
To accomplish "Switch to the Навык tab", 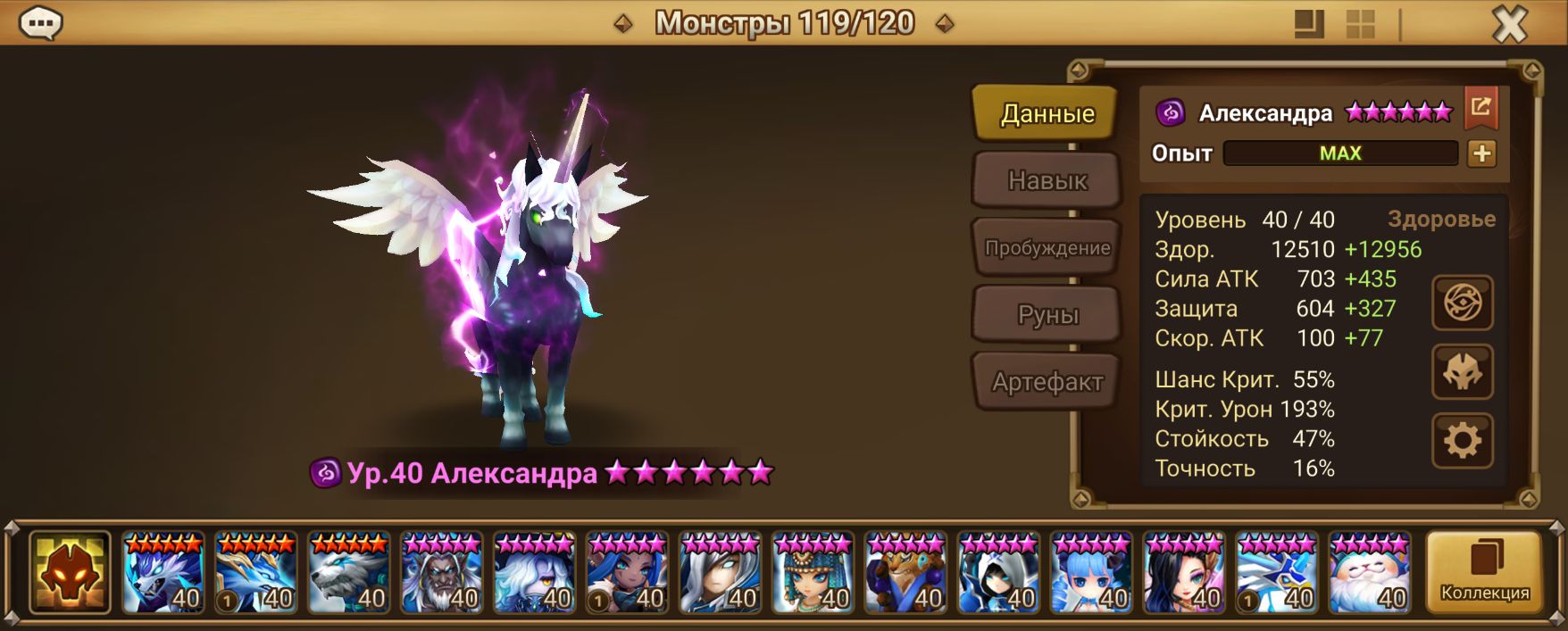I will (1047, 180).
